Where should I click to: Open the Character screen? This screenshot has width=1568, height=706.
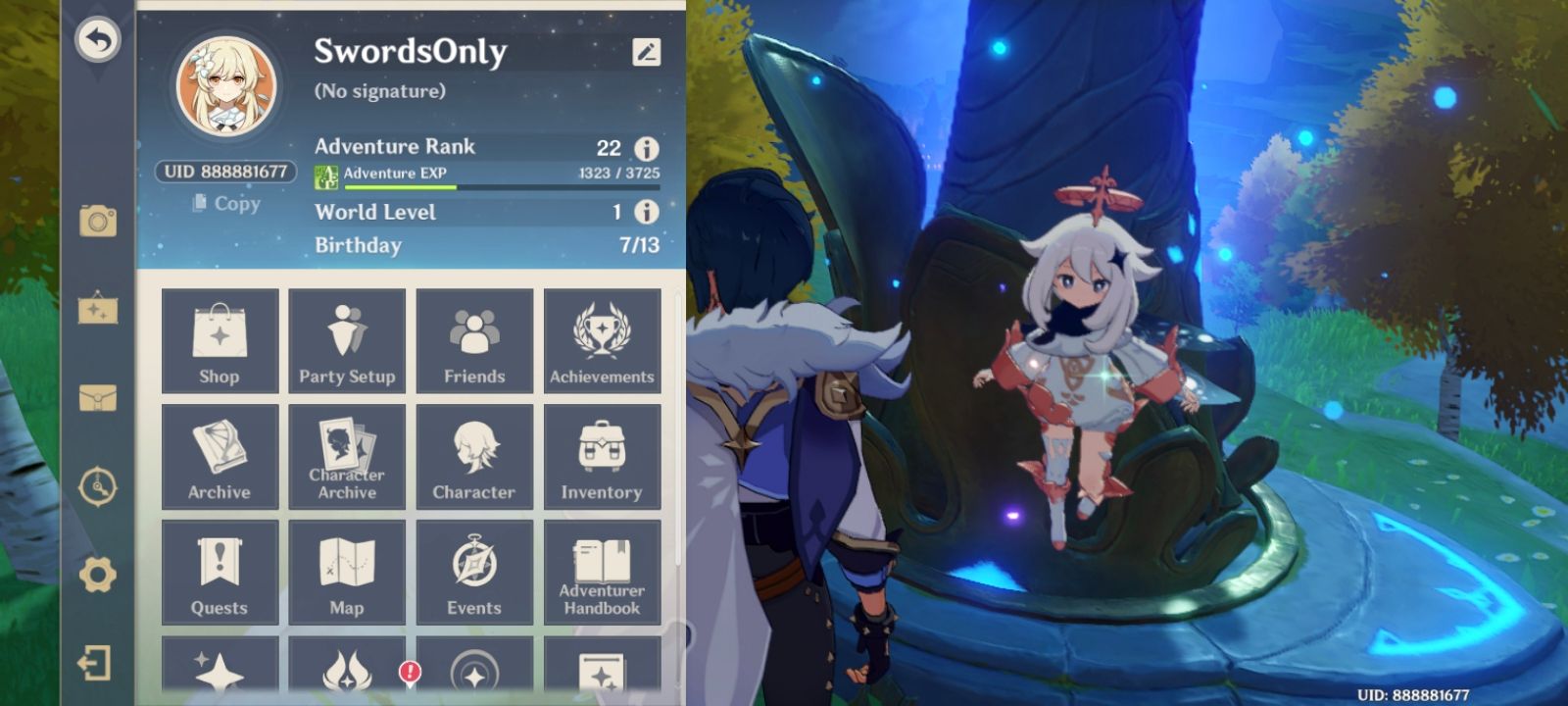474,454
